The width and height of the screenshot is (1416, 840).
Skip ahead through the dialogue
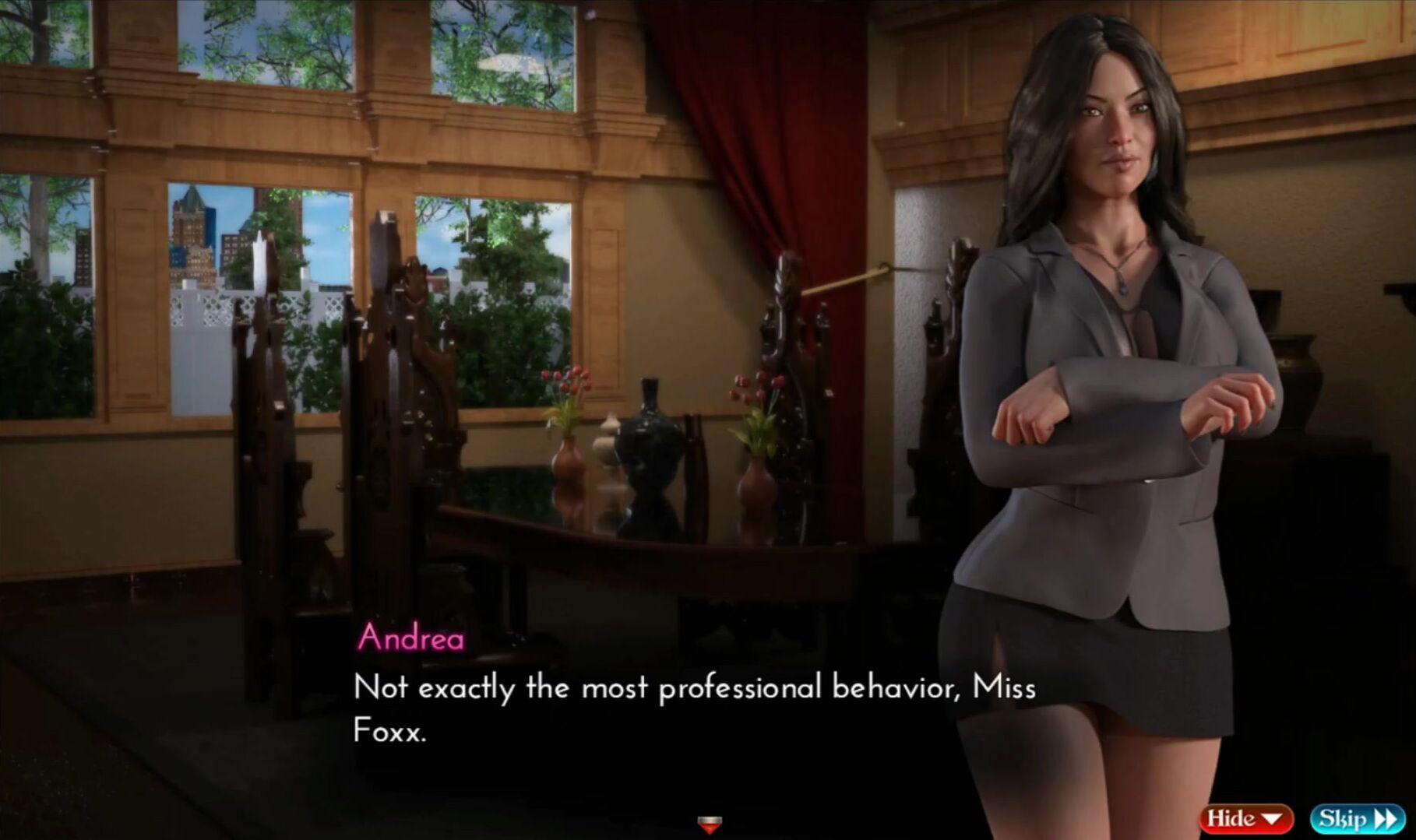click(1357, 818)
